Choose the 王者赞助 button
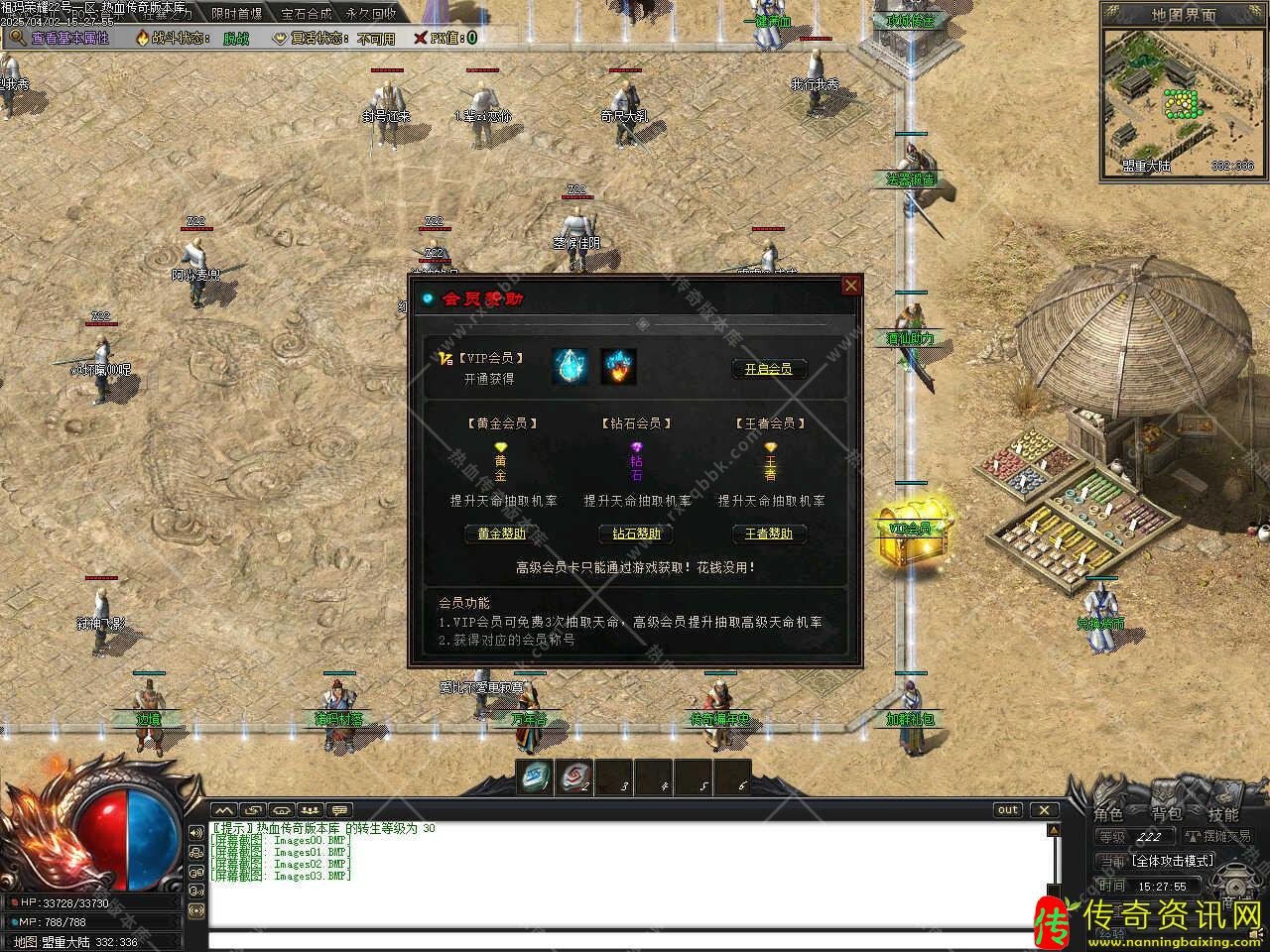 (x=769, y=534)
